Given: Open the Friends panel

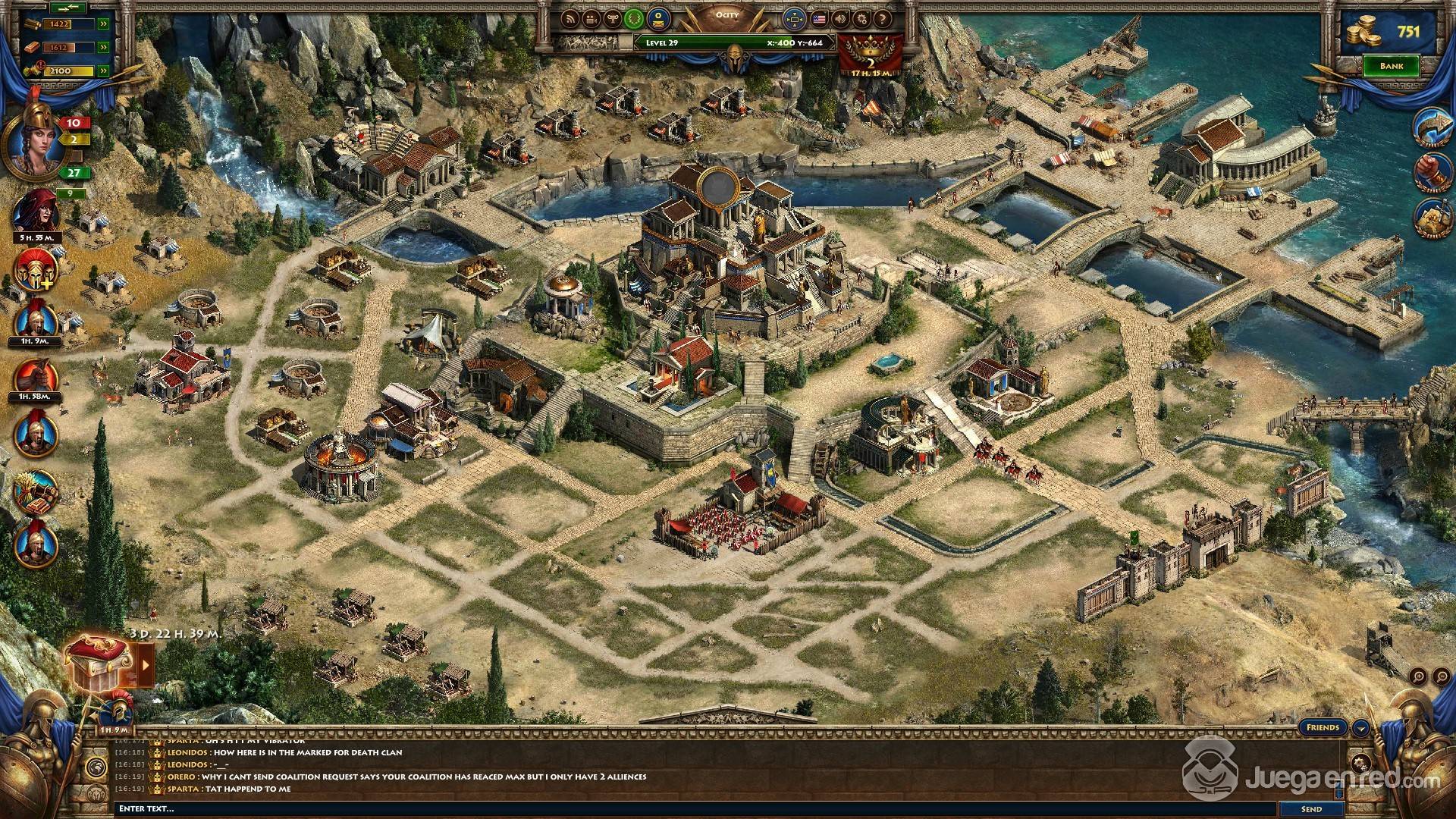Looking at the screenshot, I should (x=1323, y=727).
